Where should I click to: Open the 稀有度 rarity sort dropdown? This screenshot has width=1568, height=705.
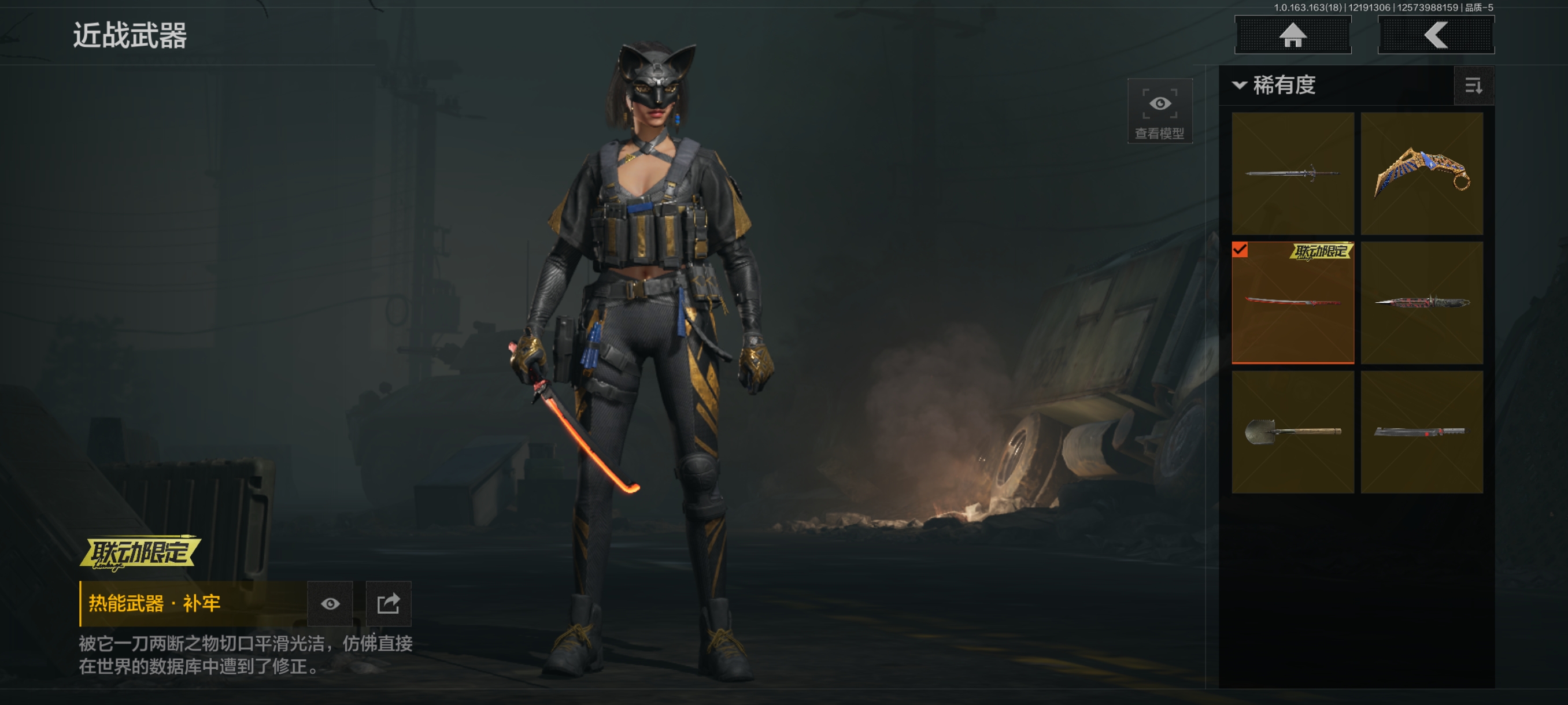click(x=1275, y=85)
